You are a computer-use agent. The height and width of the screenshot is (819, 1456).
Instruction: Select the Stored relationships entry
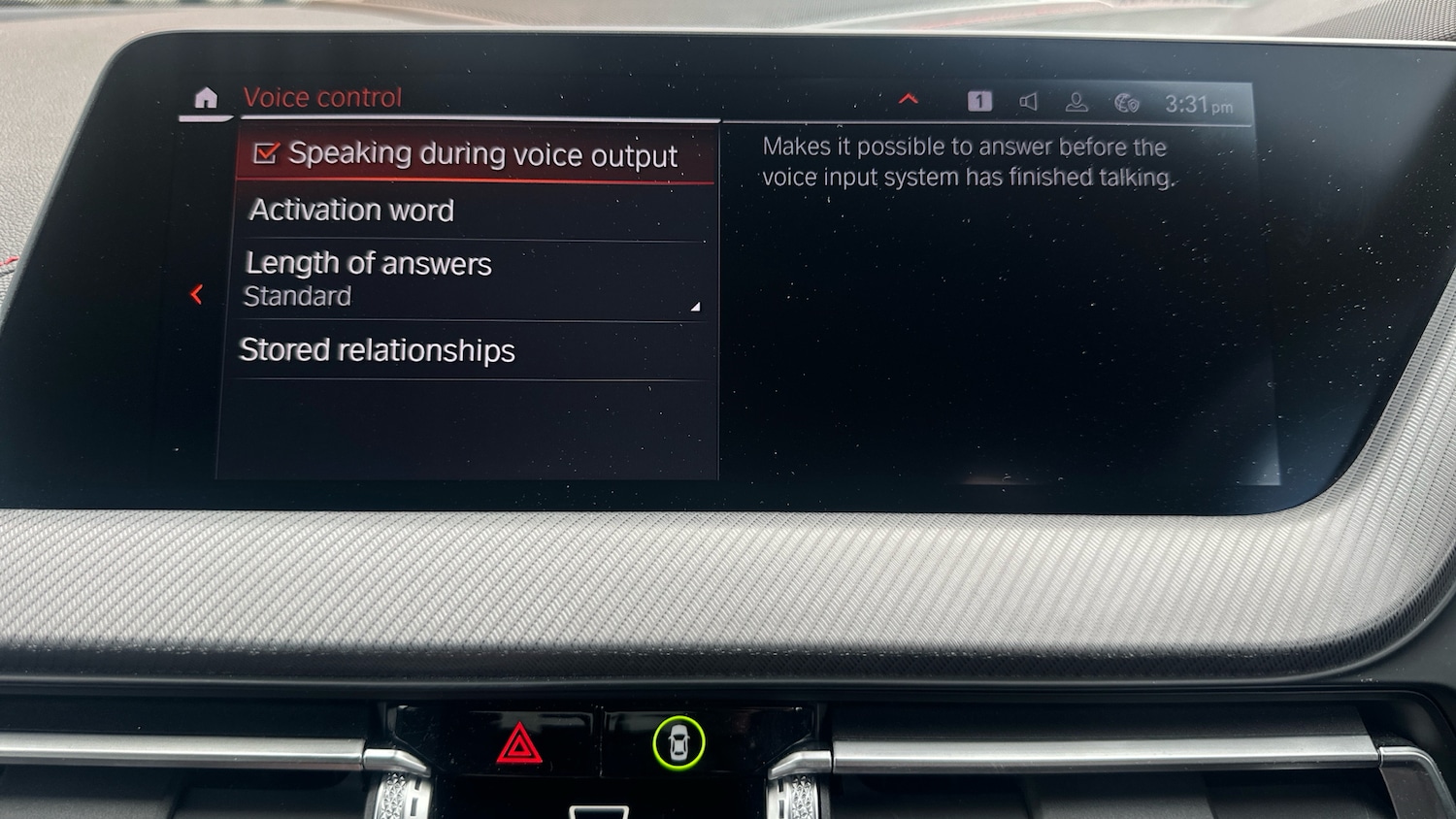point(377,350)
